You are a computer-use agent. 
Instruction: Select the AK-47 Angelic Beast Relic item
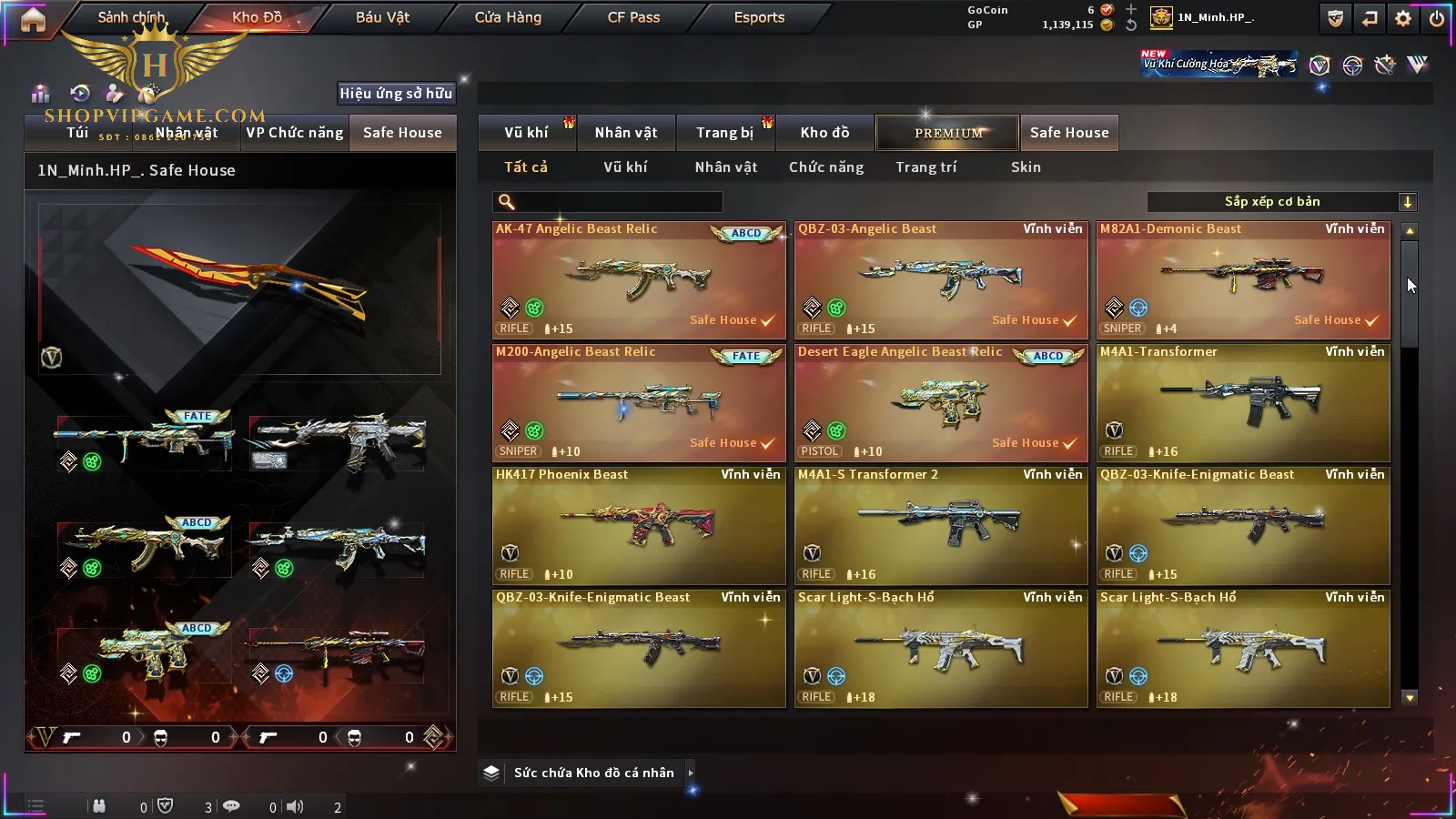tap(639, 280)
